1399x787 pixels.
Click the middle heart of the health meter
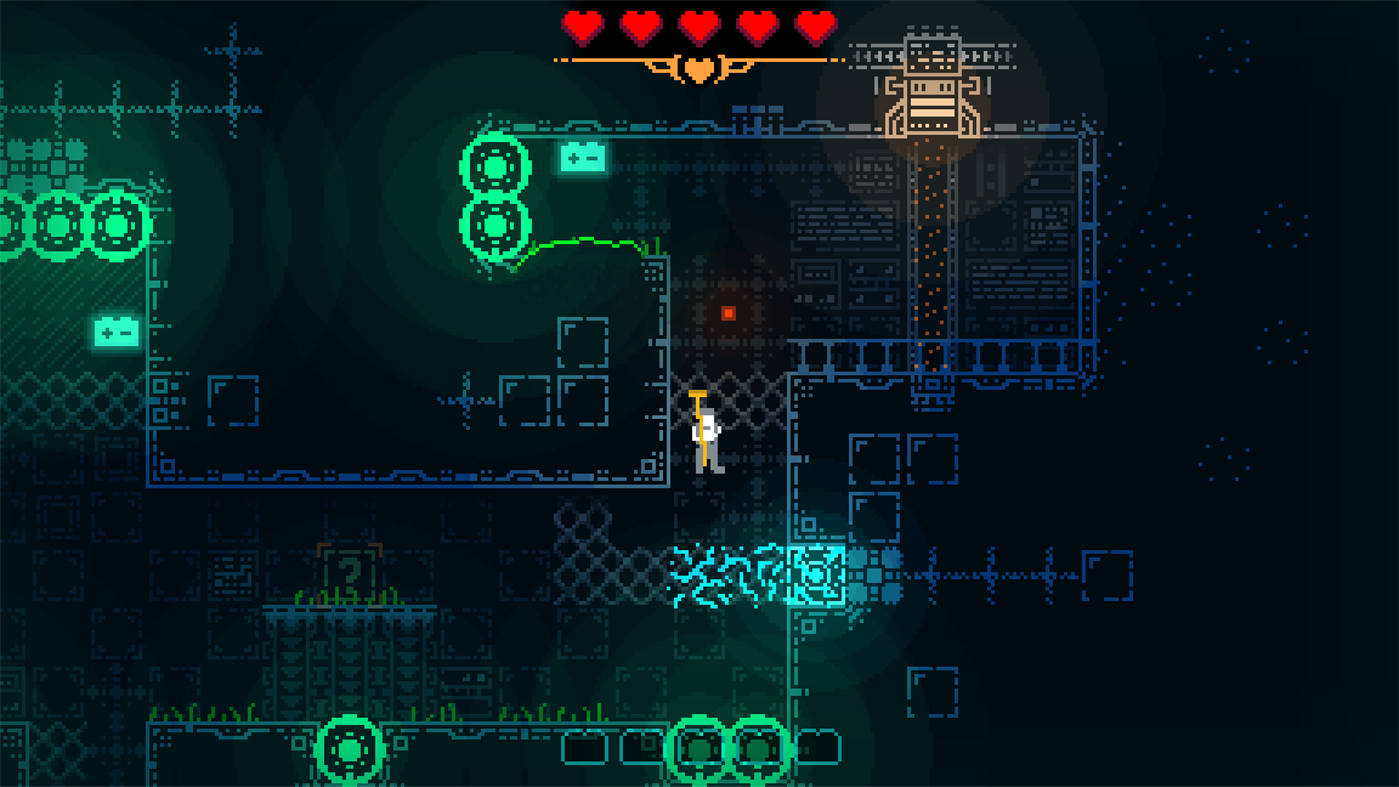(x=700, y=28)
